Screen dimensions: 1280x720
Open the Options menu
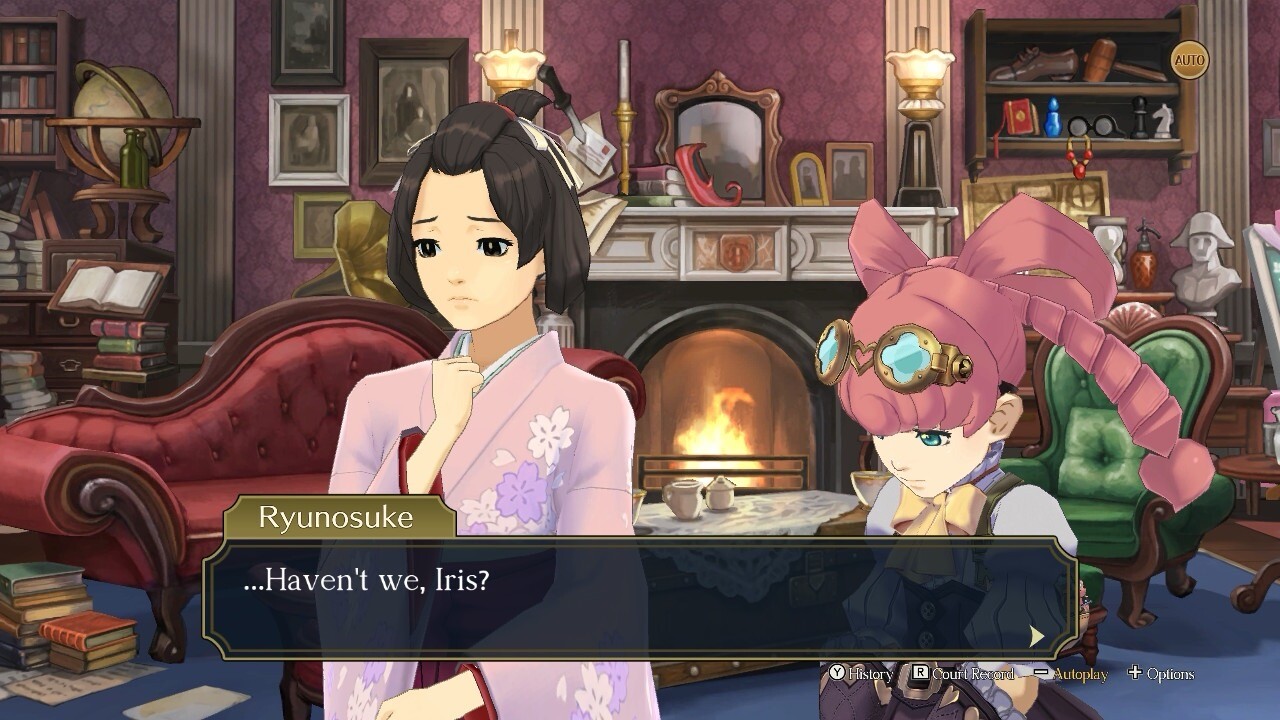coord(1160,674)
